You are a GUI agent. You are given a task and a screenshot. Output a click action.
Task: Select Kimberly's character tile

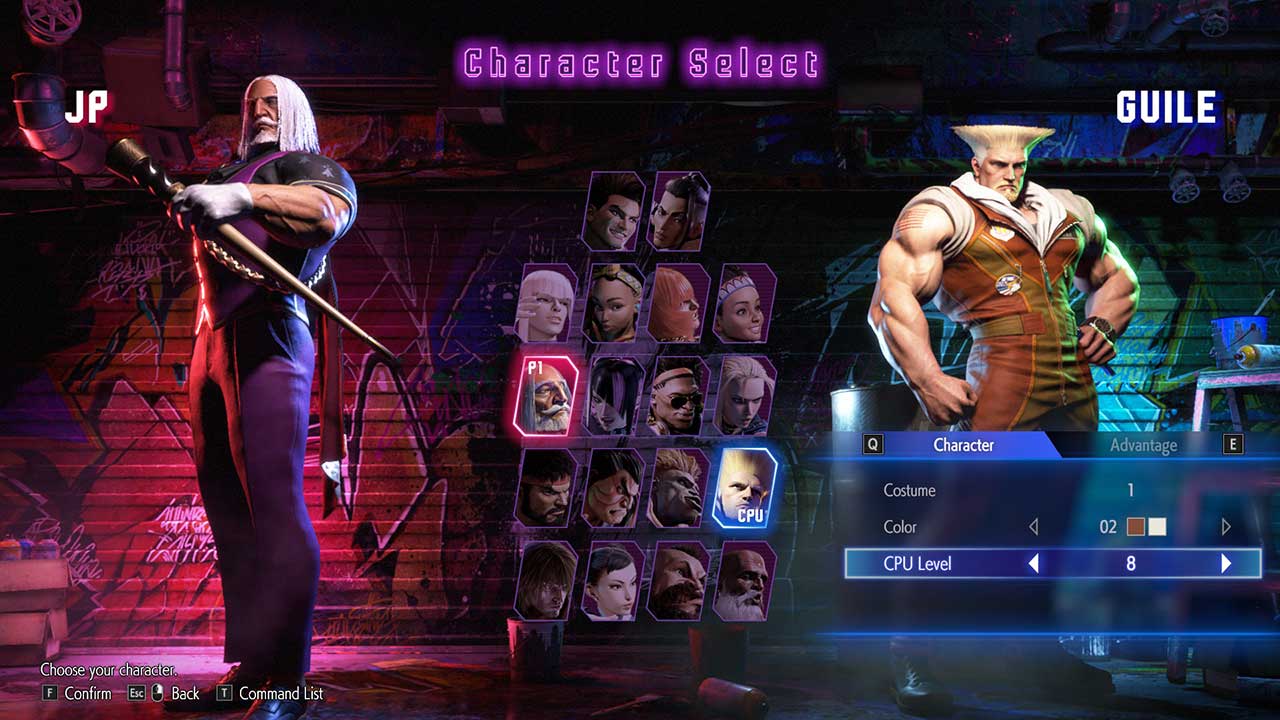(613, 303)
